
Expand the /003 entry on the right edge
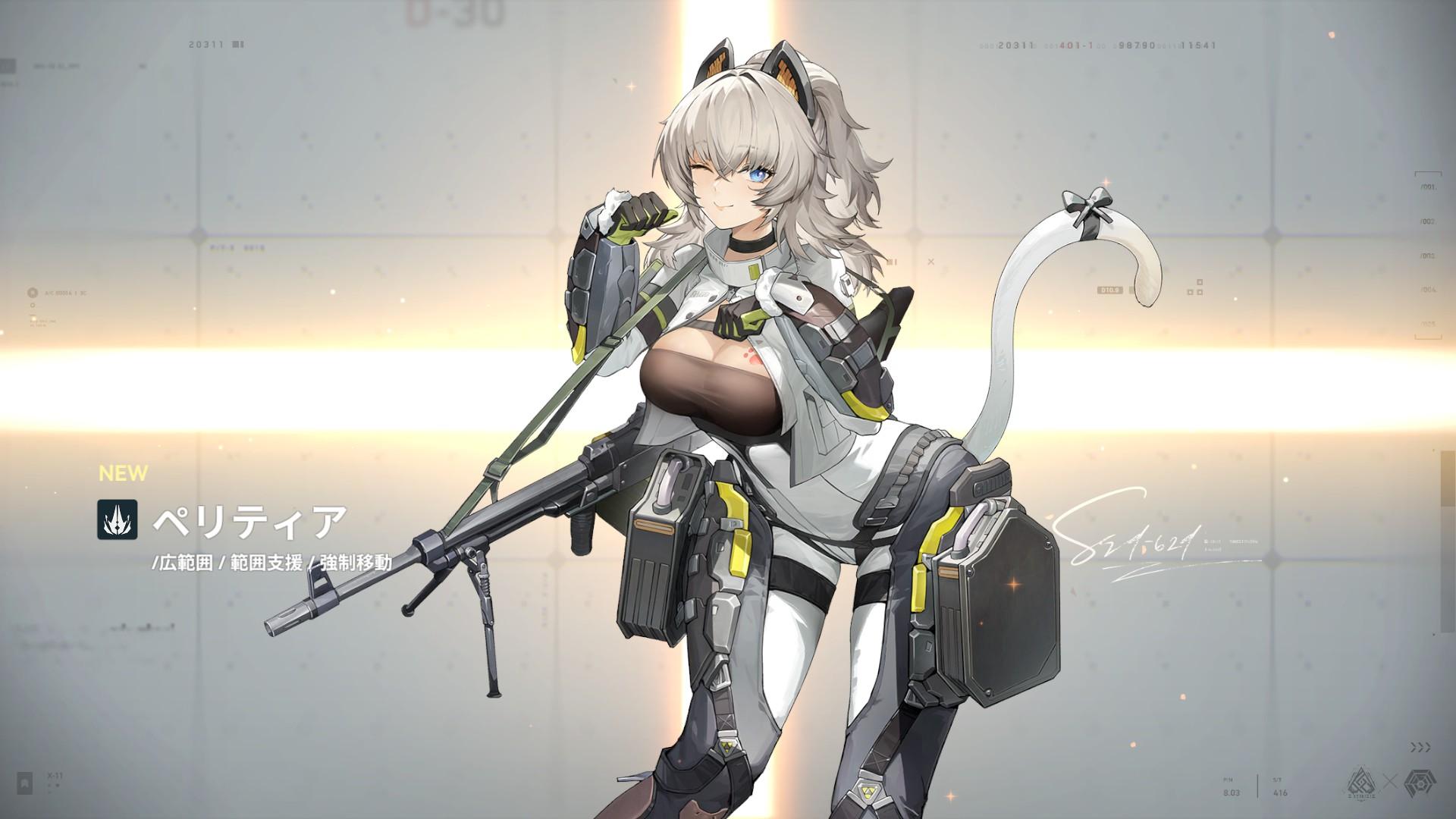pyautogui.click(x=1429, y=255)
